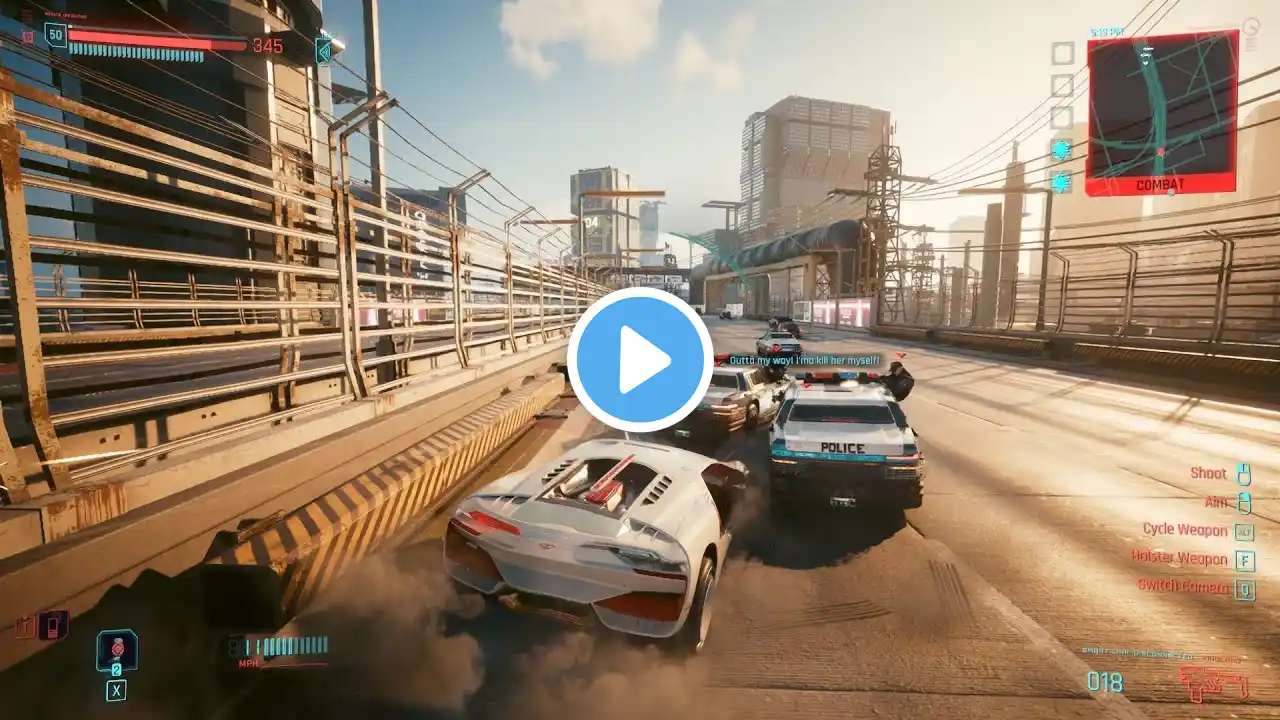Image resolution: width=1280 pixels, height=720 pixels.
Task: Select the grenade quick slot
Action: [x=116, y=650]
